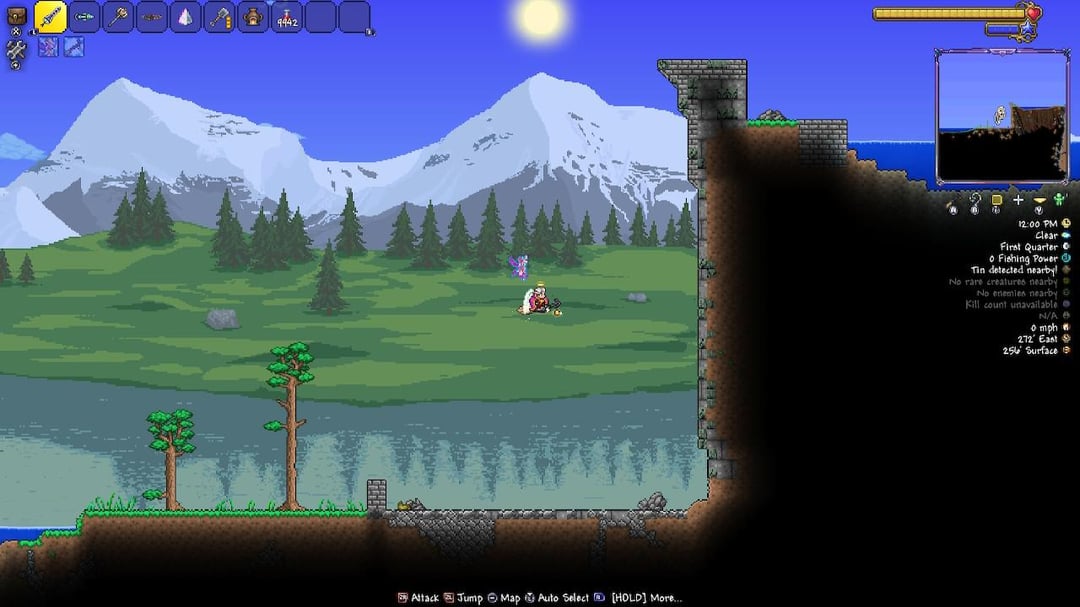1080x607 pixels.
Task: Open the inventory chest icon
Action: 16,15
